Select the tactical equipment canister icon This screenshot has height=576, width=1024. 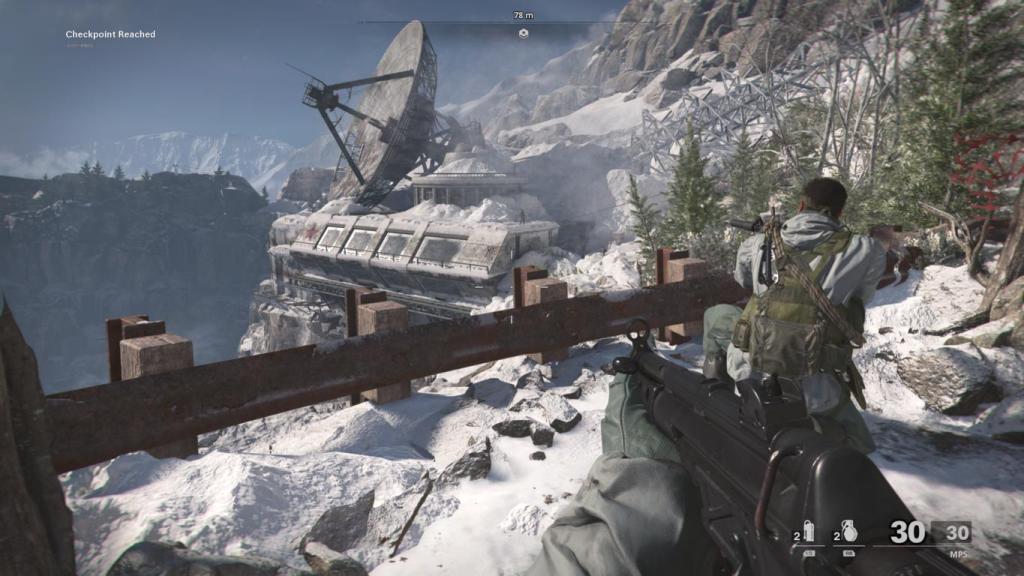[809, 531]
